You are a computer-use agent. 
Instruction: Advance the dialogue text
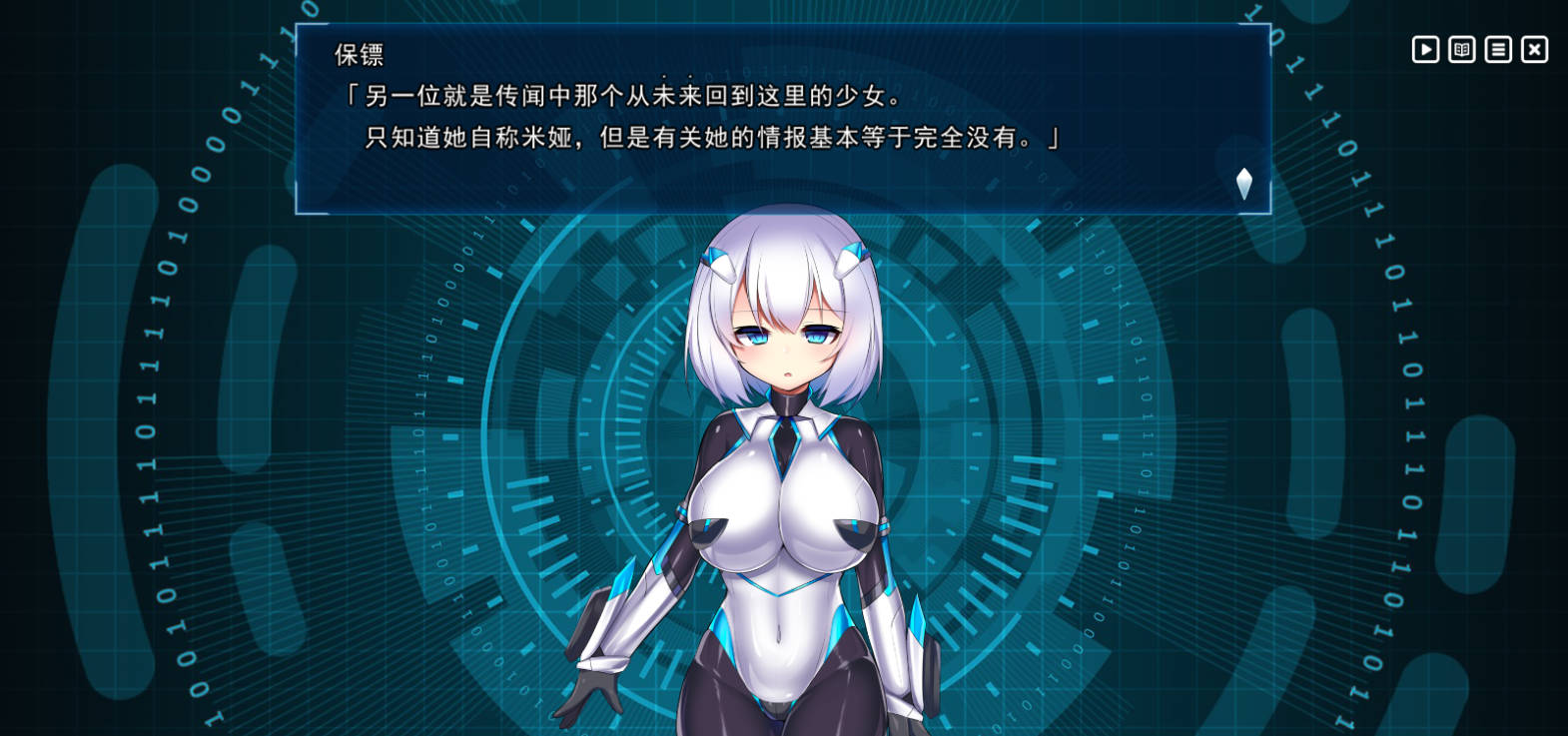[x=699, y=120]
